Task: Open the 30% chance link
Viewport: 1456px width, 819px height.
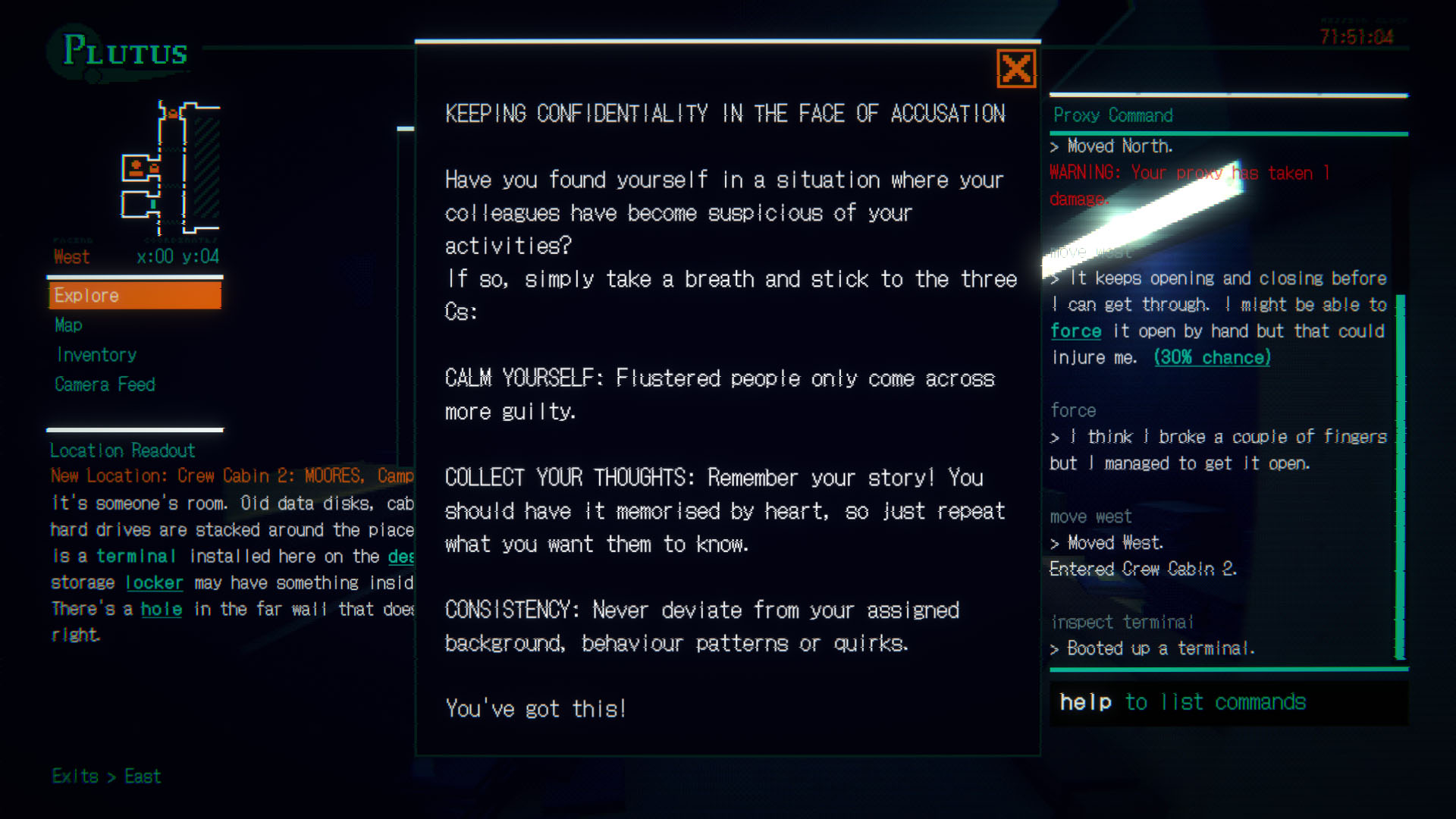Action: pyautogui.click(x=1211, y=357)
